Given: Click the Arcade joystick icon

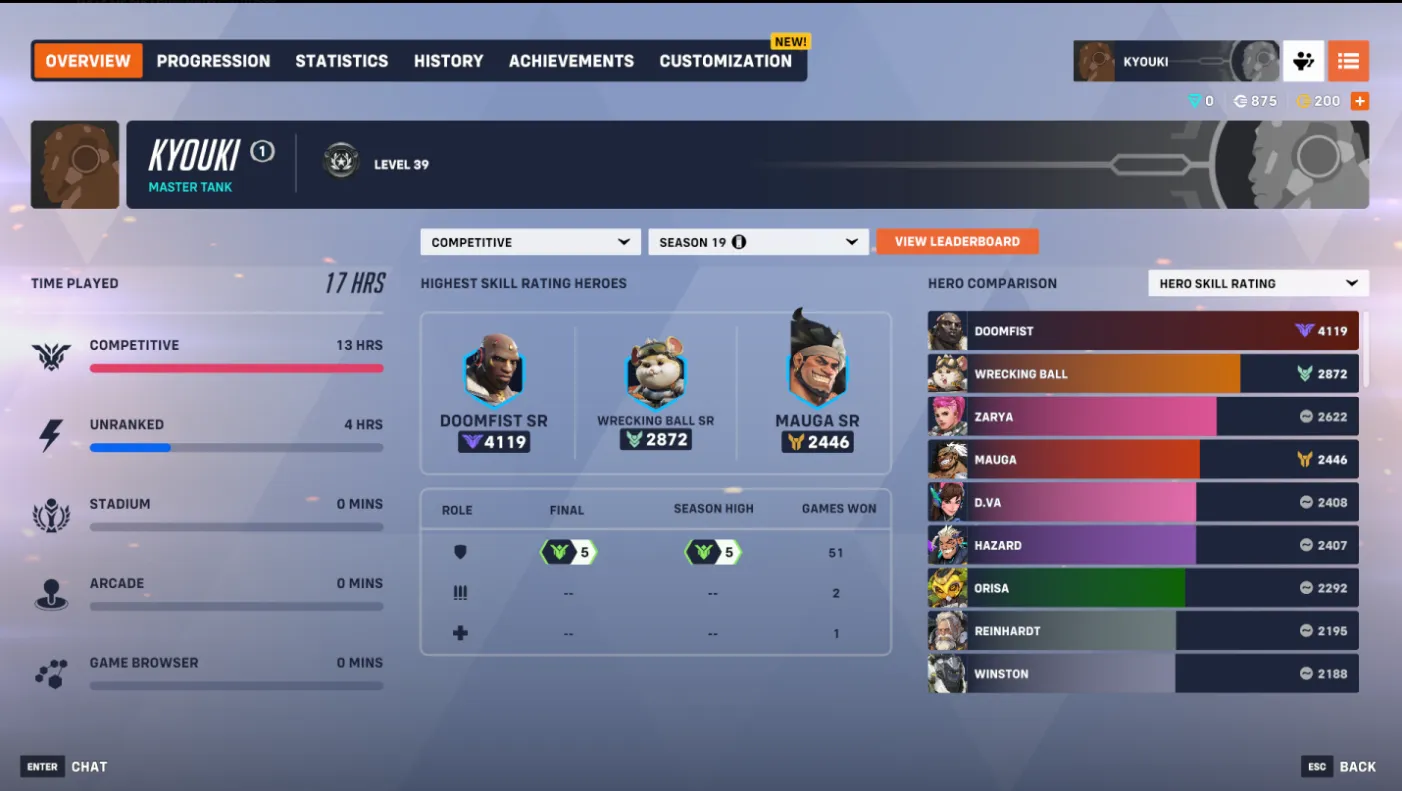Looking at the screenshot, I should pyautogui.click(x=51, y=591).
